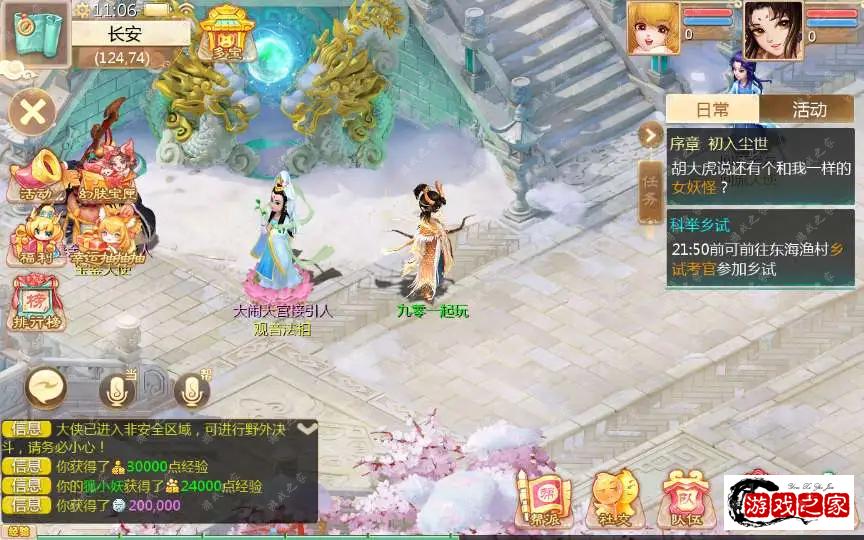Select the blonde character portrait
This screenshot has width=864, height=540.
[x=653, y=27]
